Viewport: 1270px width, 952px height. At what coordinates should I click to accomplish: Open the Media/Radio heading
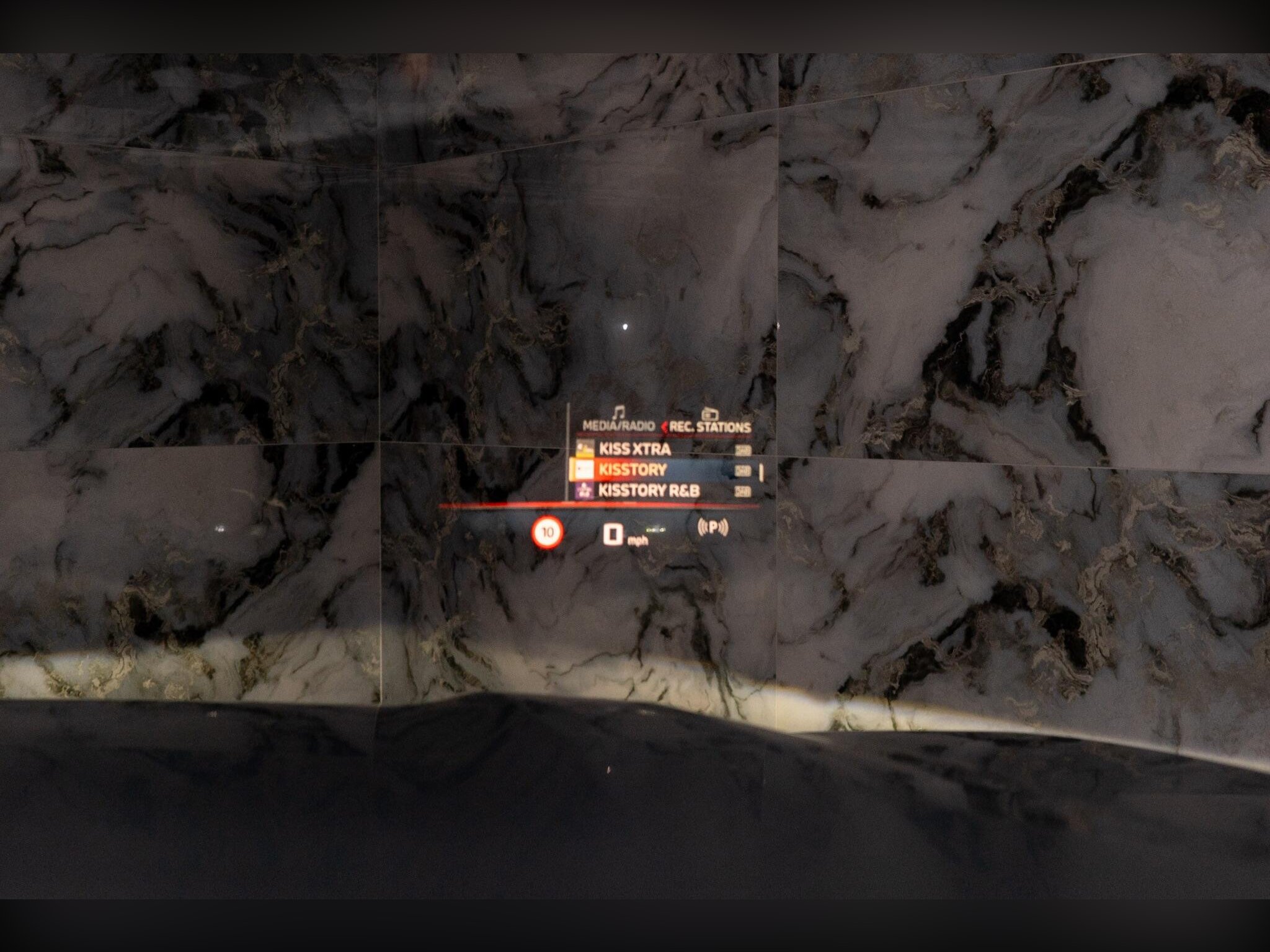click(x=618, y=426)
